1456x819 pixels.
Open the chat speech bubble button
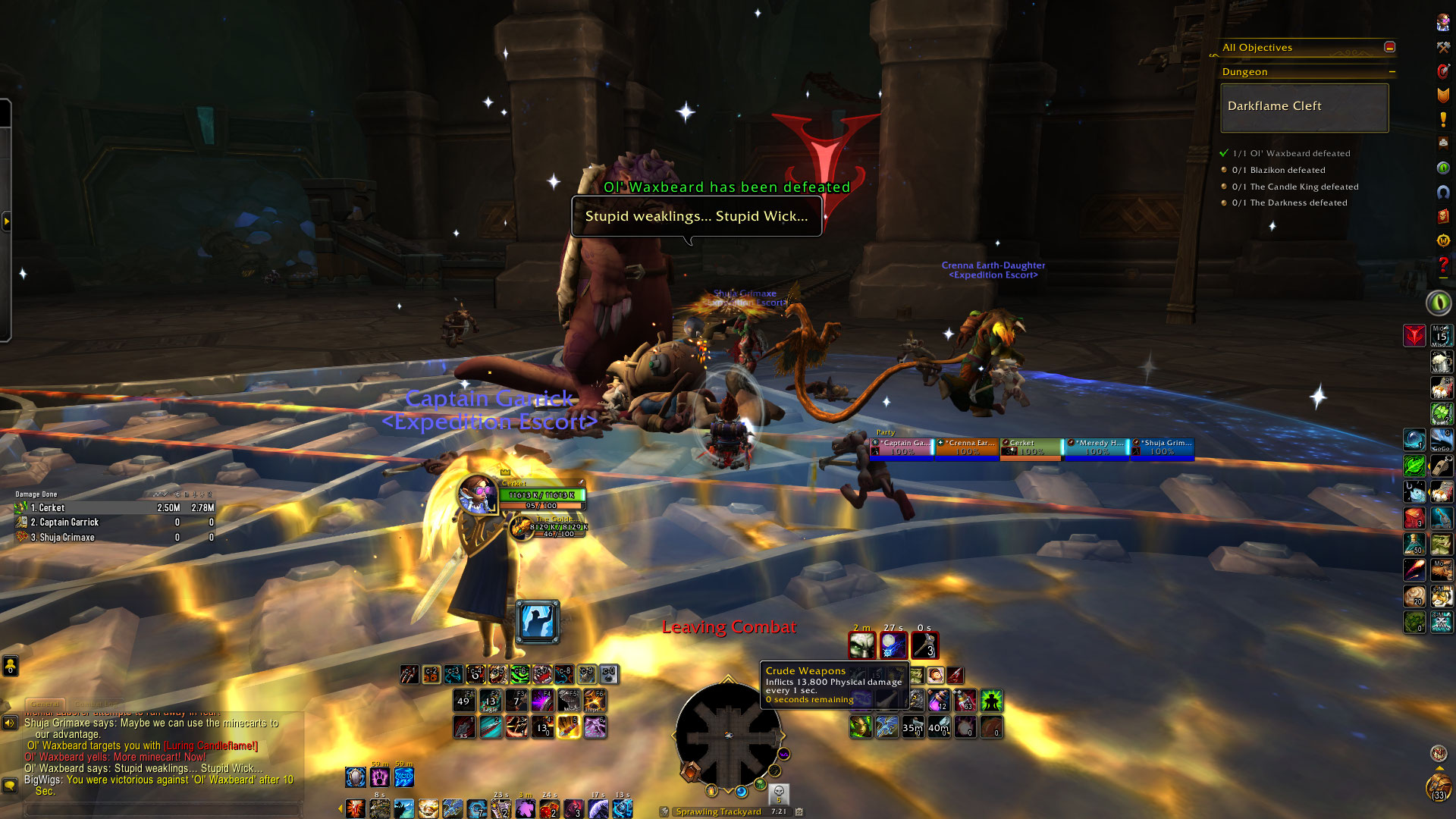(x=10, y=785)
